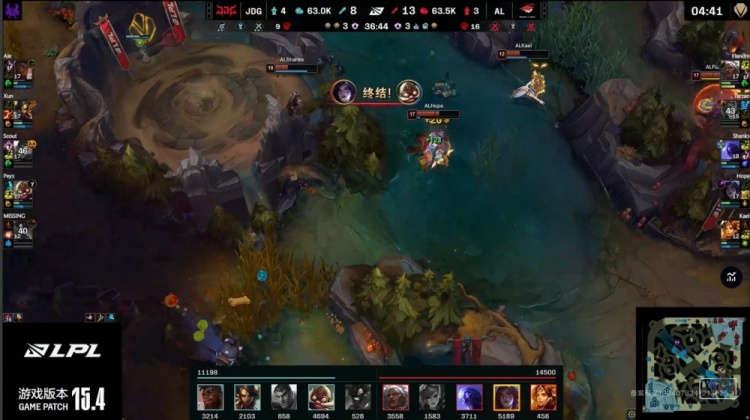
Task: Select Kael's player panel
Action: pyautogui.click(x=731, y=230)
